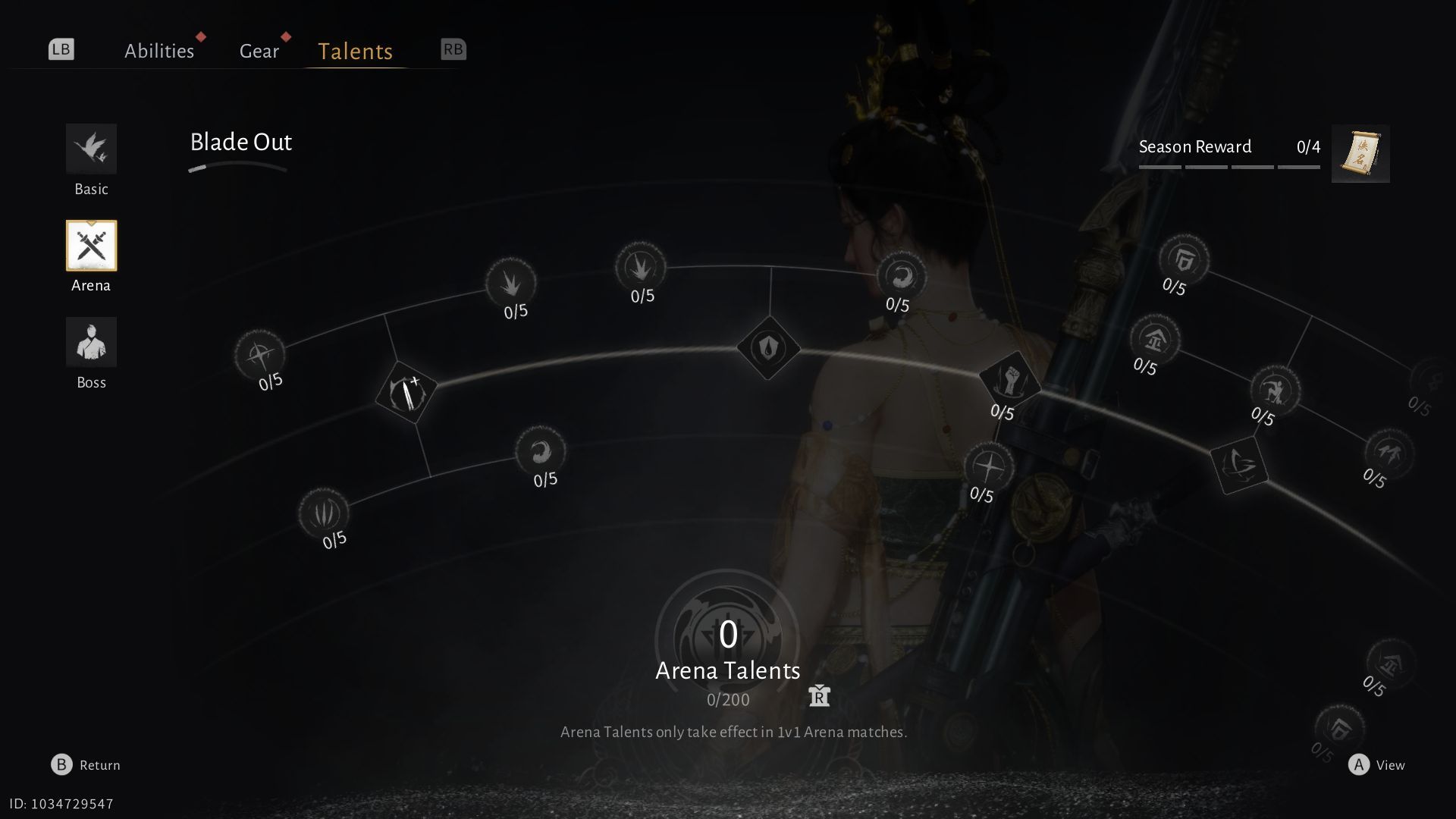Choose the raised fist diamond talent
1456x819 pixels.
point(1009,378)
